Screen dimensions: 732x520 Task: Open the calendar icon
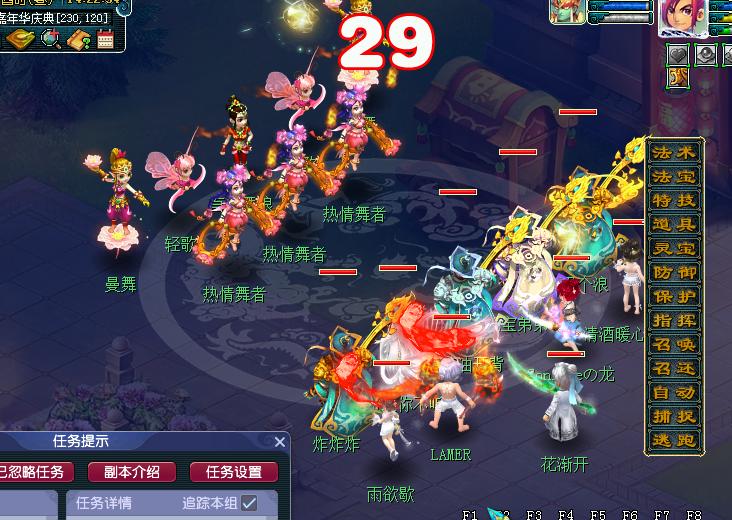tap(105, 40)
